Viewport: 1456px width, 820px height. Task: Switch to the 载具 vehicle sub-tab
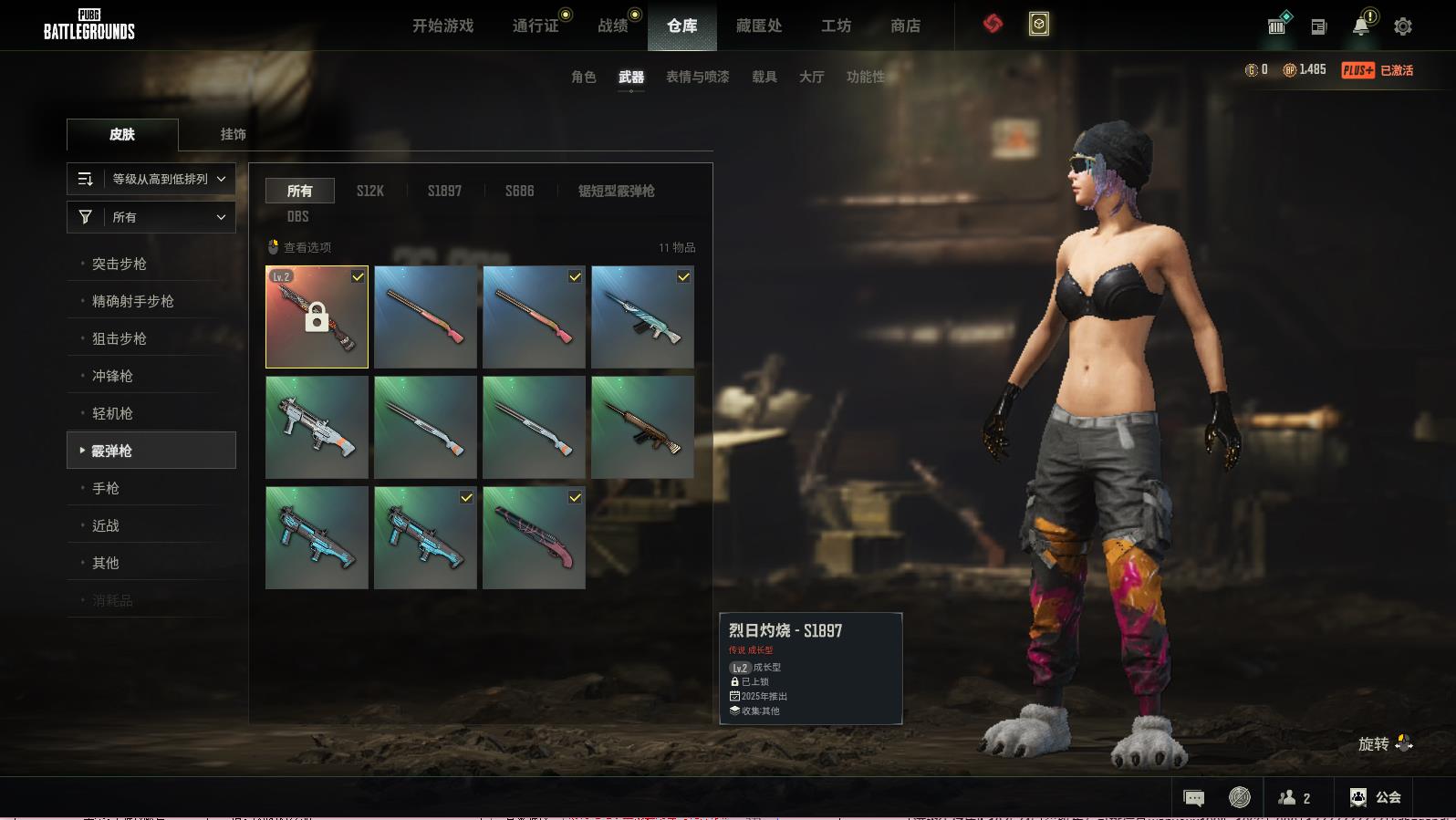[x=764, y=77]
